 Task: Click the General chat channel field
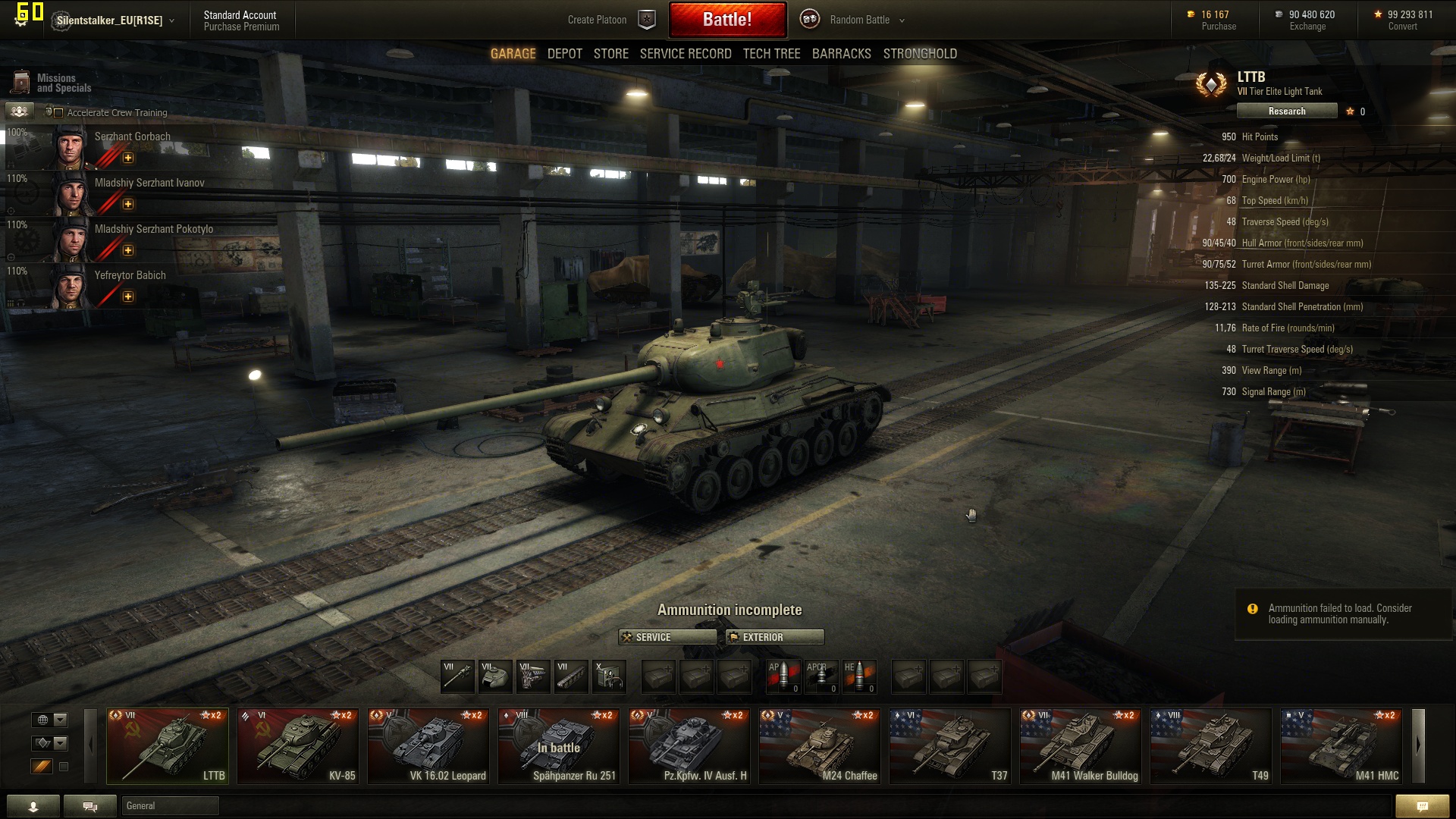click(170, 806)
